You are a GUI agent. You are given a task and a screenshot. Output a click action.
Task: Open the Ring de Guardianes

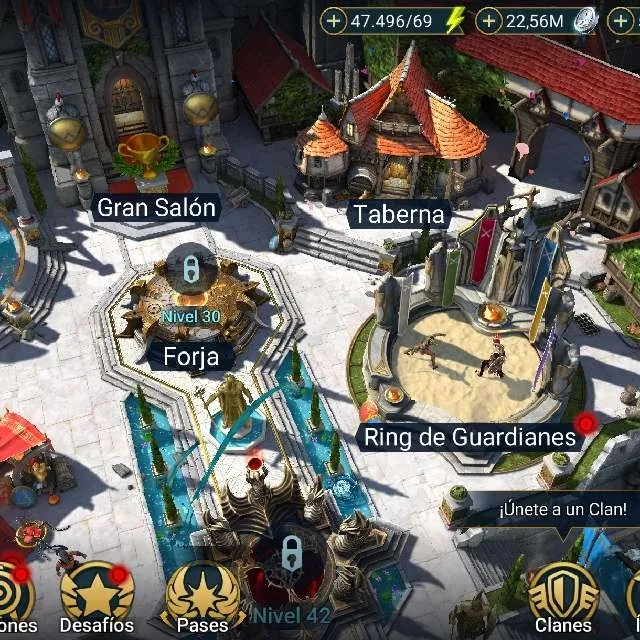click(x=469, y=437)
